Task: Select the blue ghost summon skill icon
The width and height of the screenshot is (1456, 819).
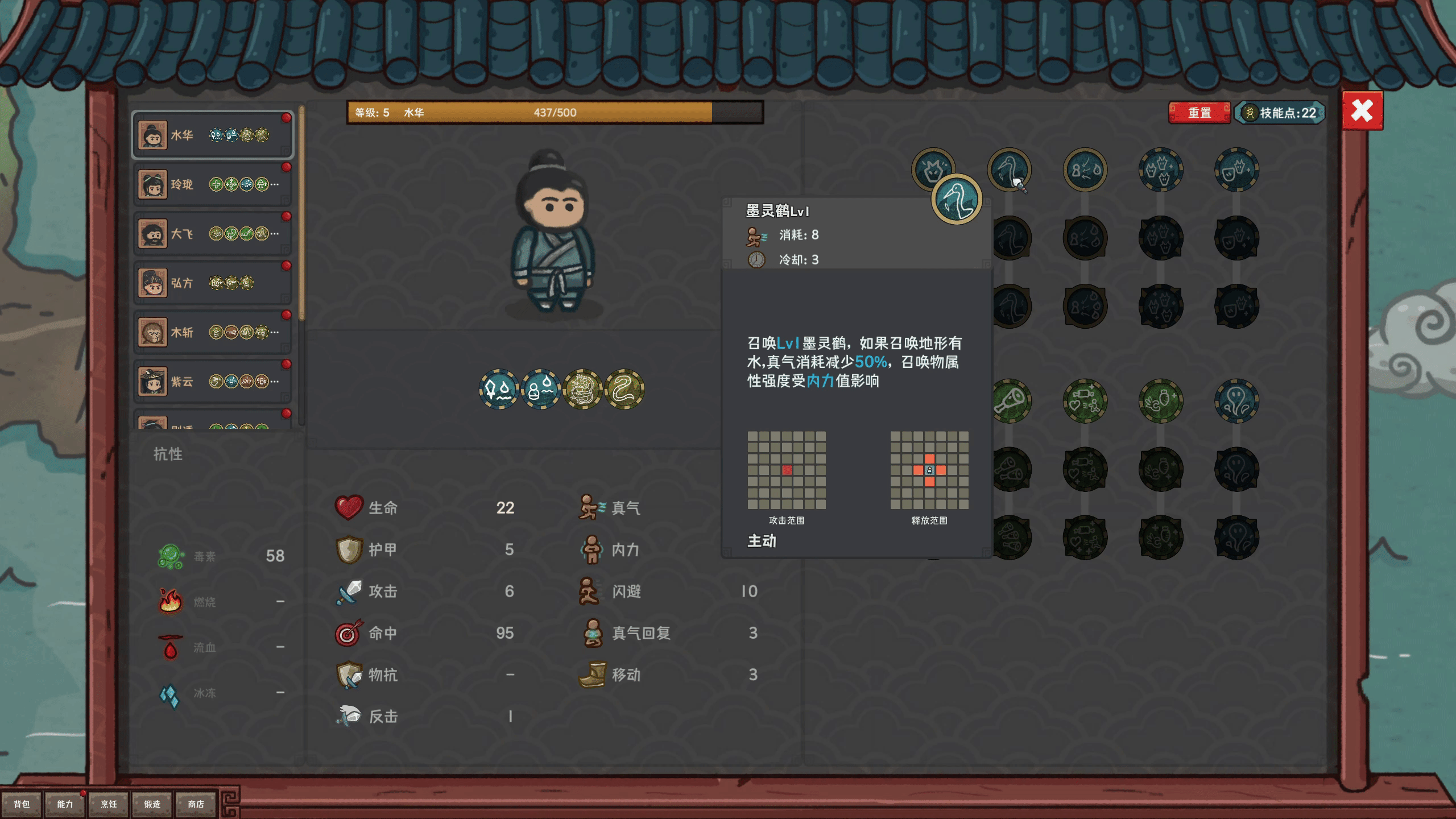Action: (x=1237, y=400)
